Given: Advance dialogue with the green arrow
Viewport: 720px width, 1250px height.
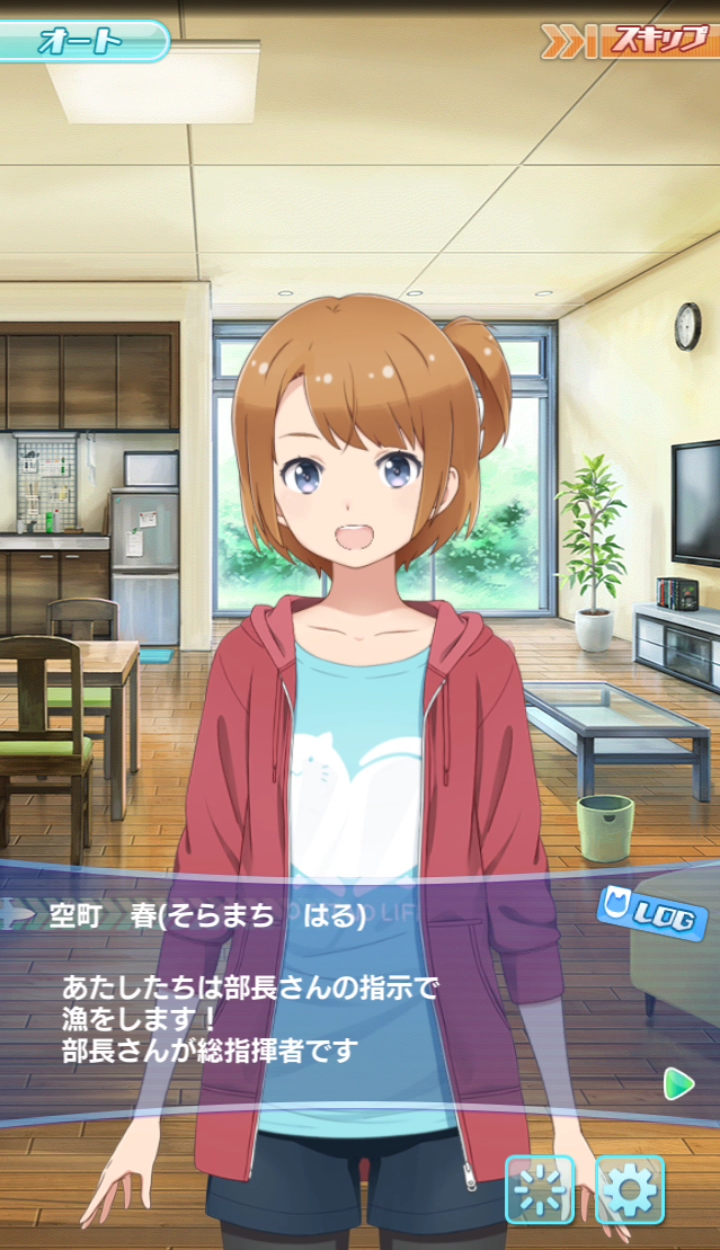Looking at the screenshot, I should [679, 1083].
